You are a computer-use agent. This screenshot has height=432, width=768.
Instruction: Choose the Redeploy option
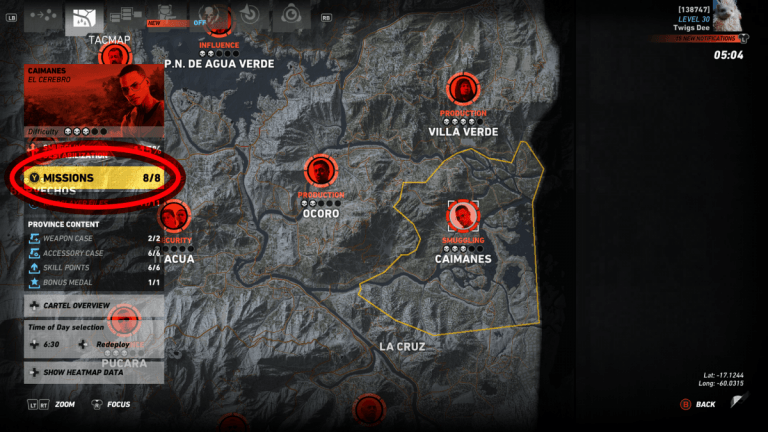tap(112, 344)
